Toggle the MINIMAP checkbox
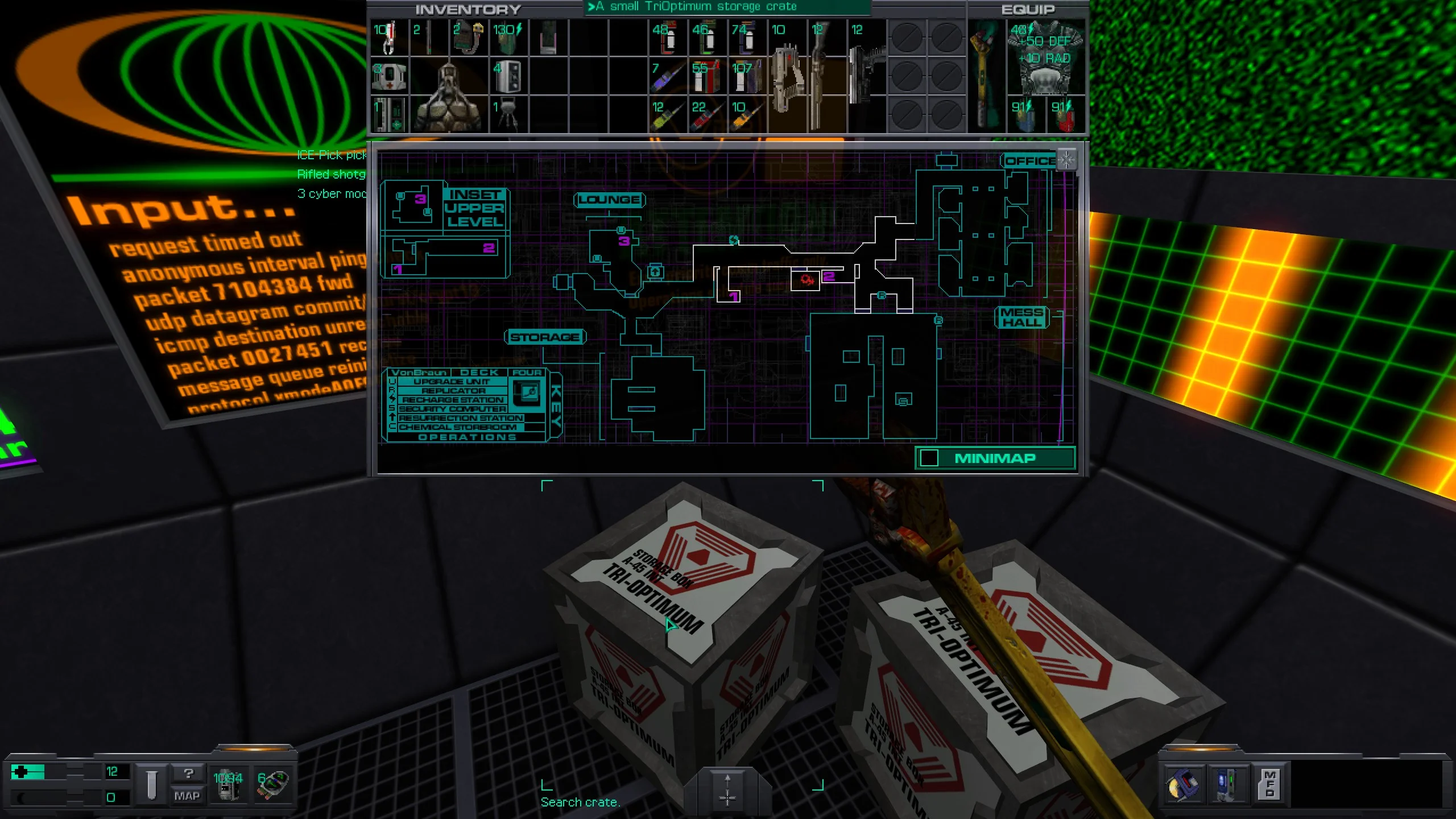Screen dimensions: 1456x819 (x=929, y=458)
